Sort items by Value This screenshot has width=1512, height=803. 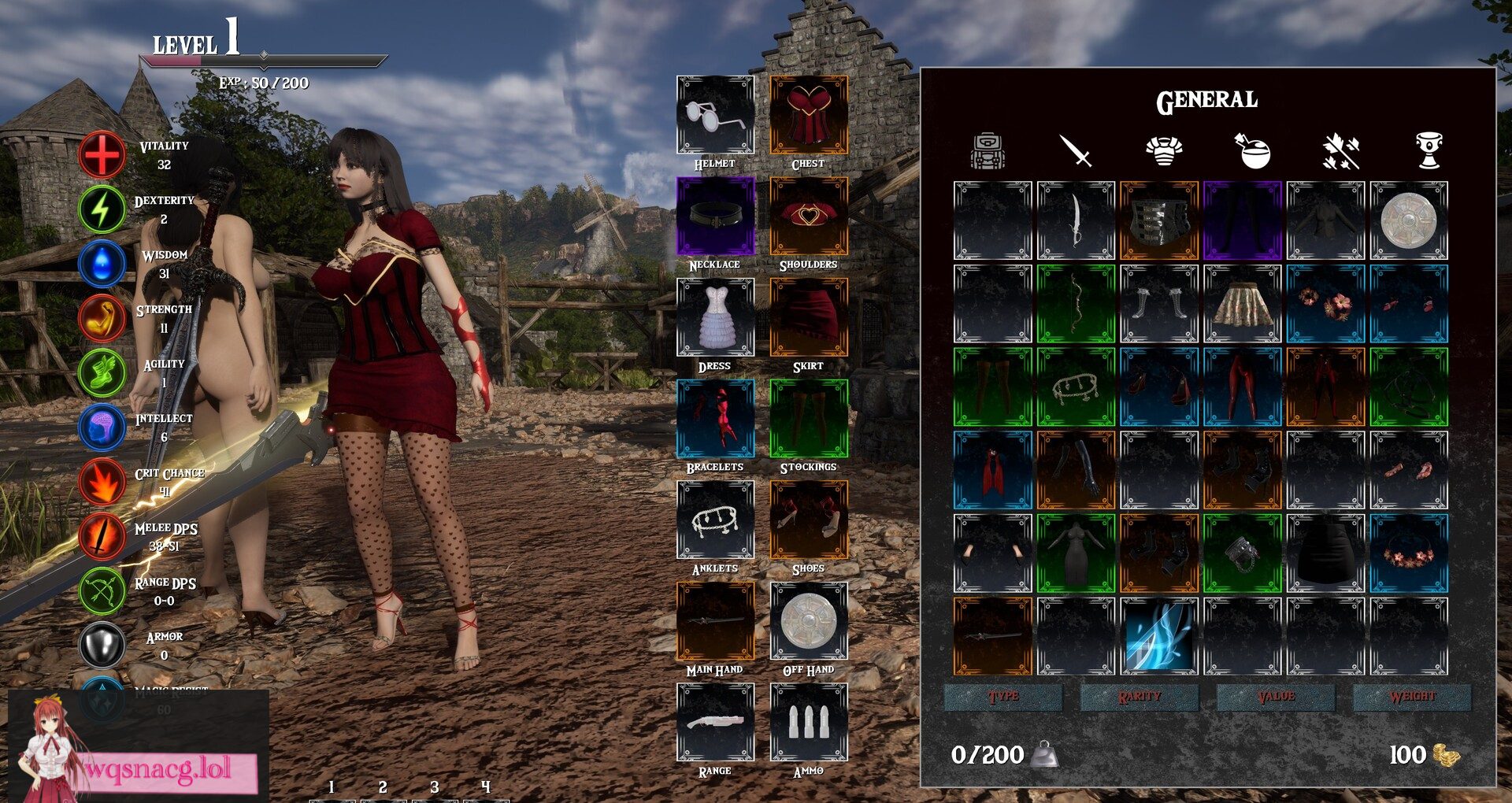click(1276, 697)
